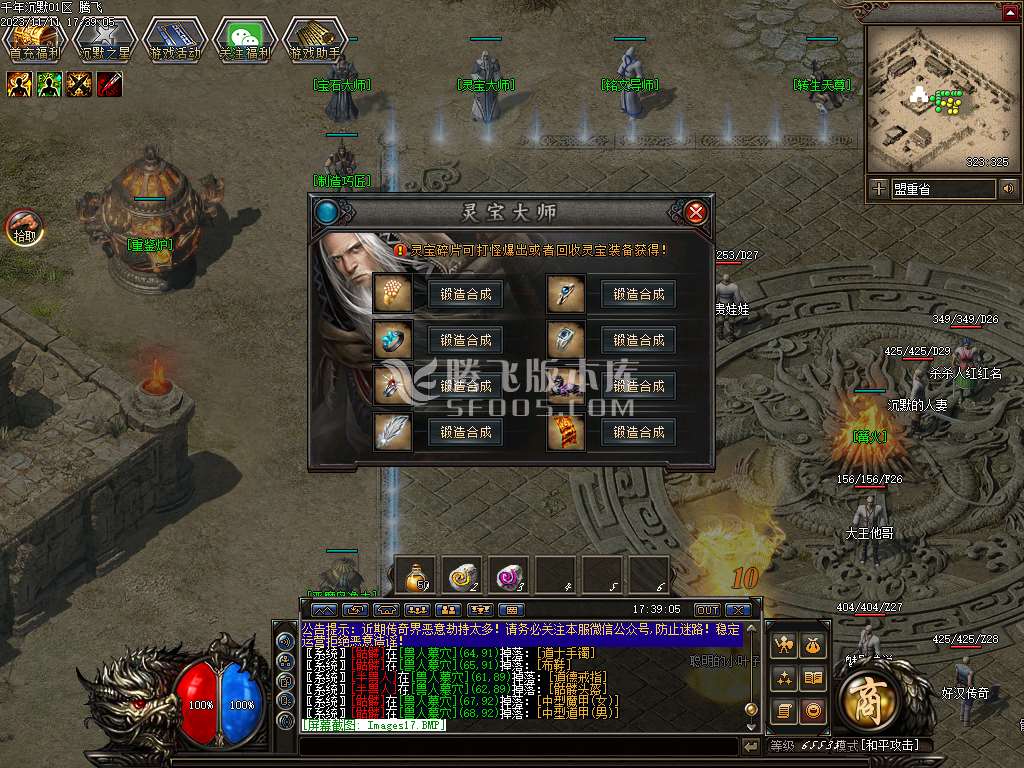This screenshot has height=768, width=1024.
Task: Use the orange potion in hotbar slot 1
Action: [415, 574]
